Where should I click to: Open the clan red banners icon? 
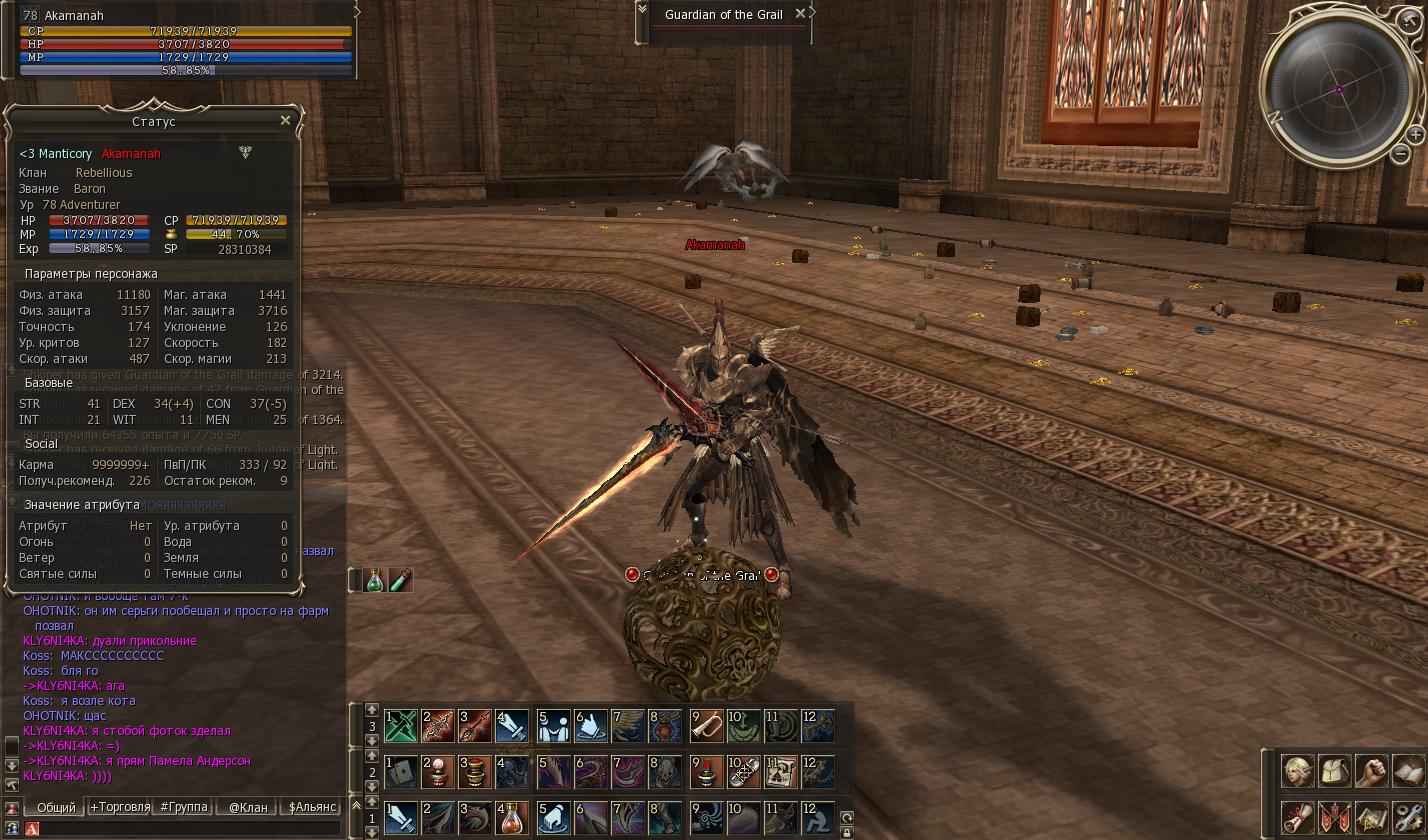(1335, 816)
